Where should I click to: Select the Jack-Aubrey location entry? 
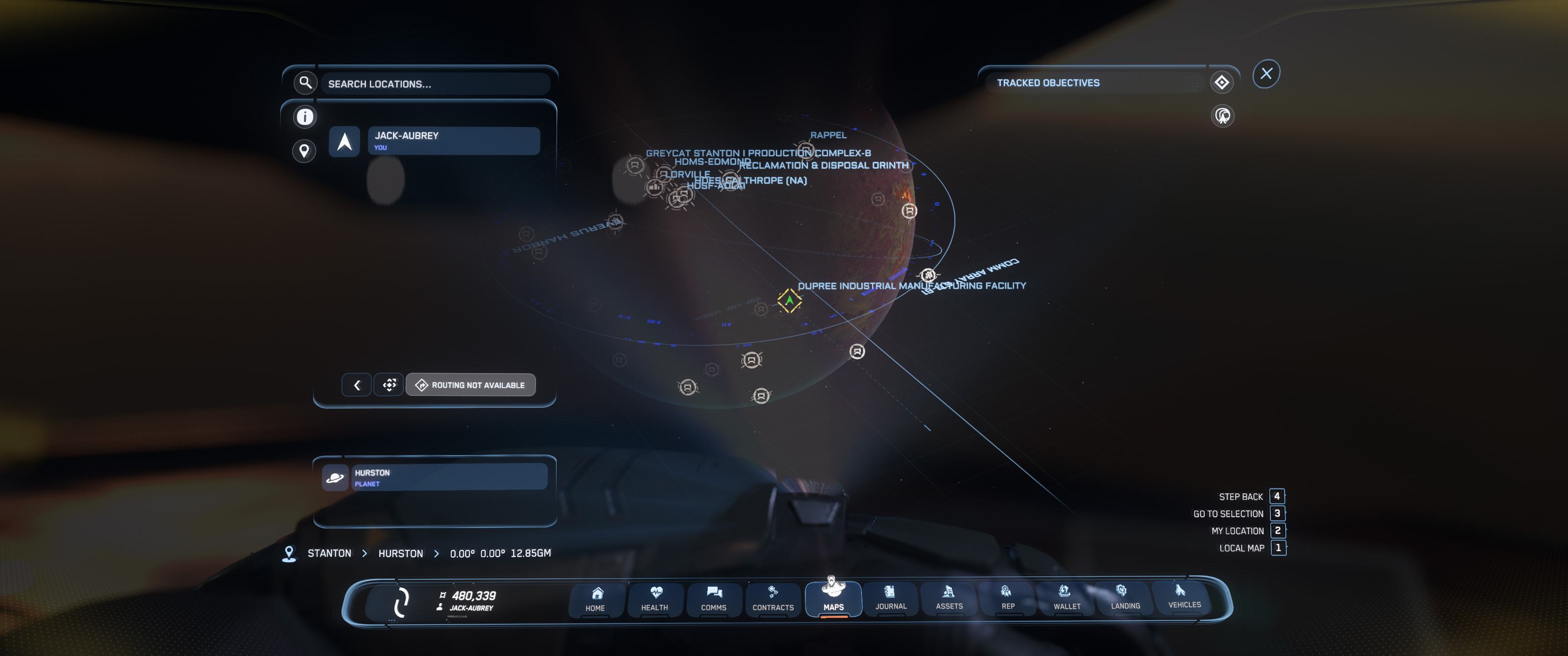click(x=453, y=141)
